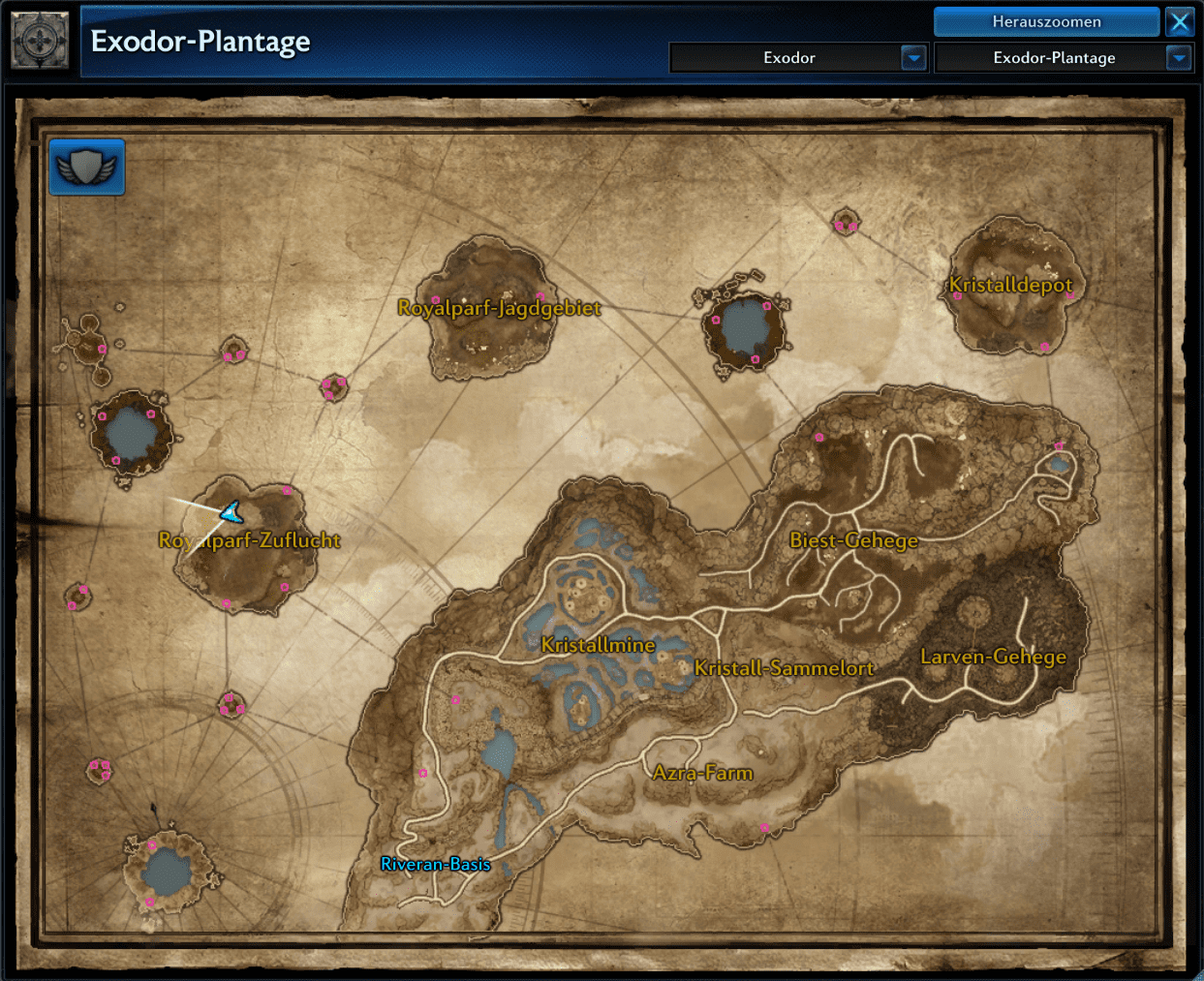Click the Azra-Farm location label
Image resolution: width=1204 pixels, height=981 pixels.
click(x=702, y=773)
